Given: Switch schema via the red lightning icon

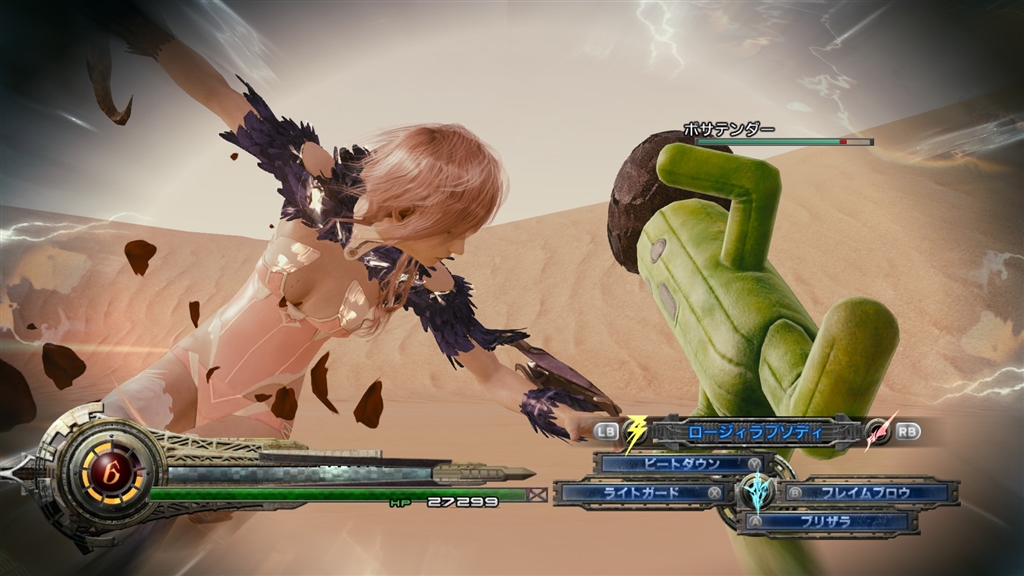Looking at the screenshot, I should pyautogui.click(x=879, y=432).
